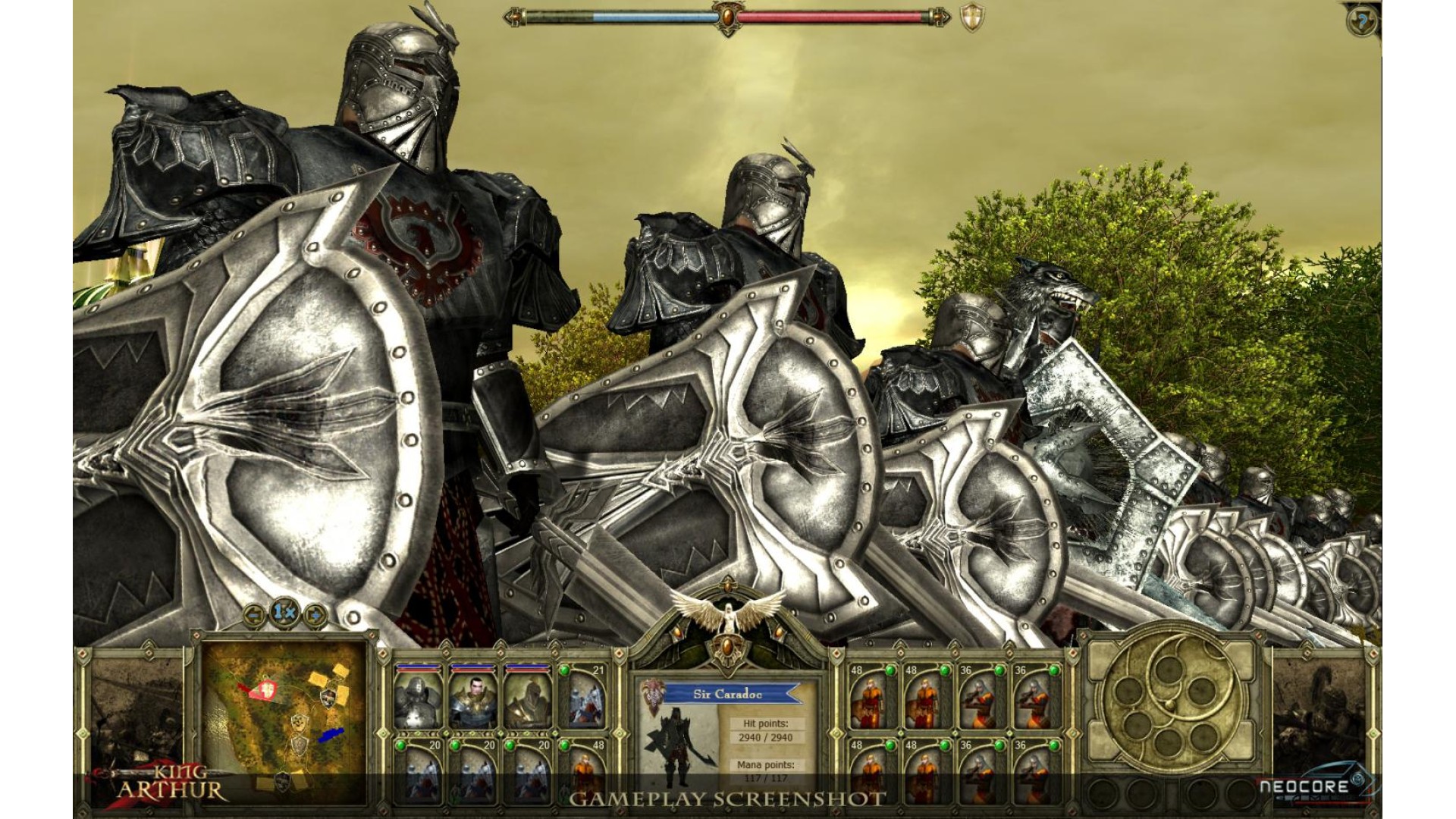Image resolution: width=1456 pixels, height=819 pixels.
Task: Click the Sir Caradoc name banner
Action: 728,694
